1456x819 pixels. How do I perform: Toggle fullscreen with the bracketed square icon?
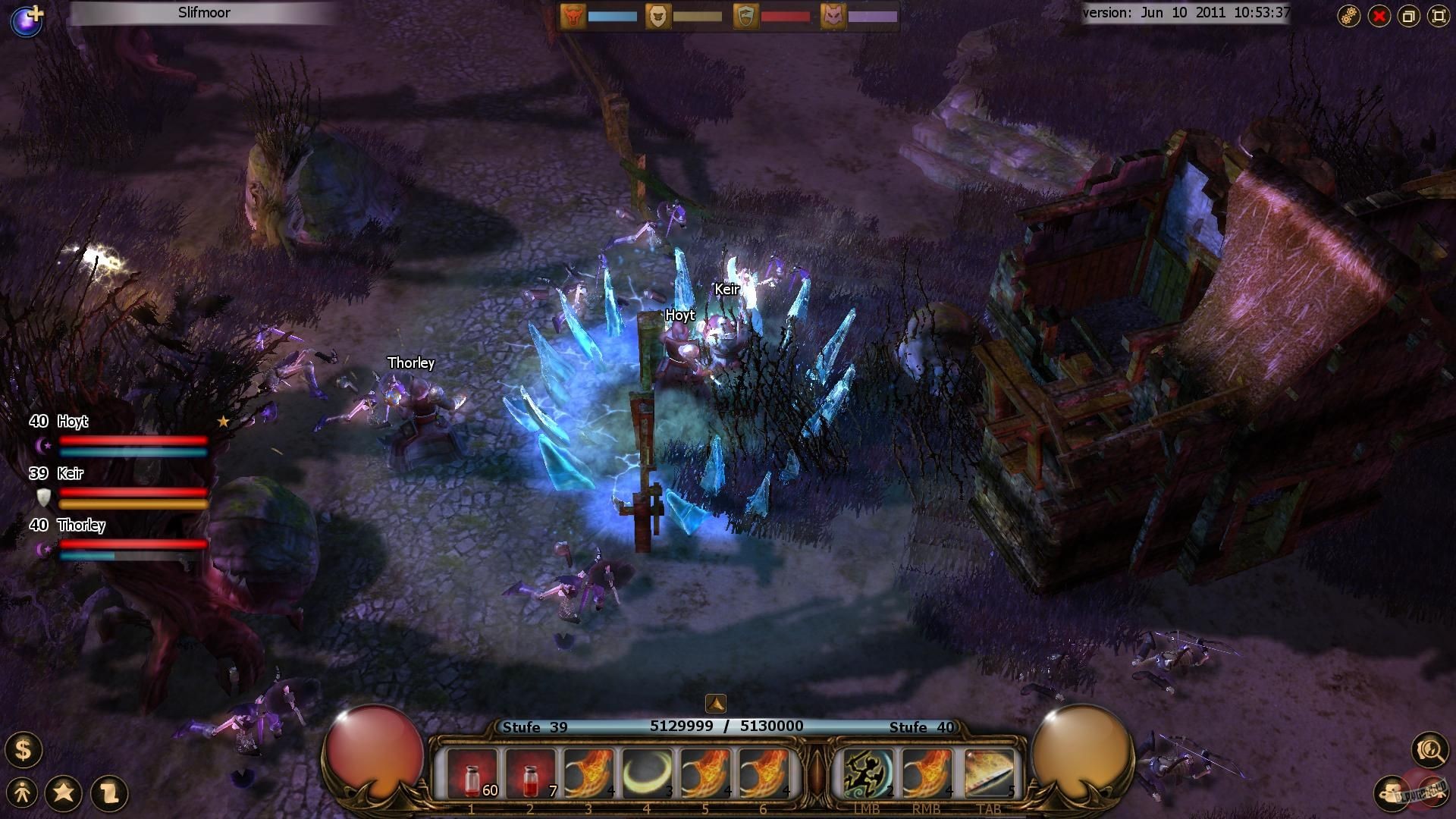click(x=1438, y=15)
